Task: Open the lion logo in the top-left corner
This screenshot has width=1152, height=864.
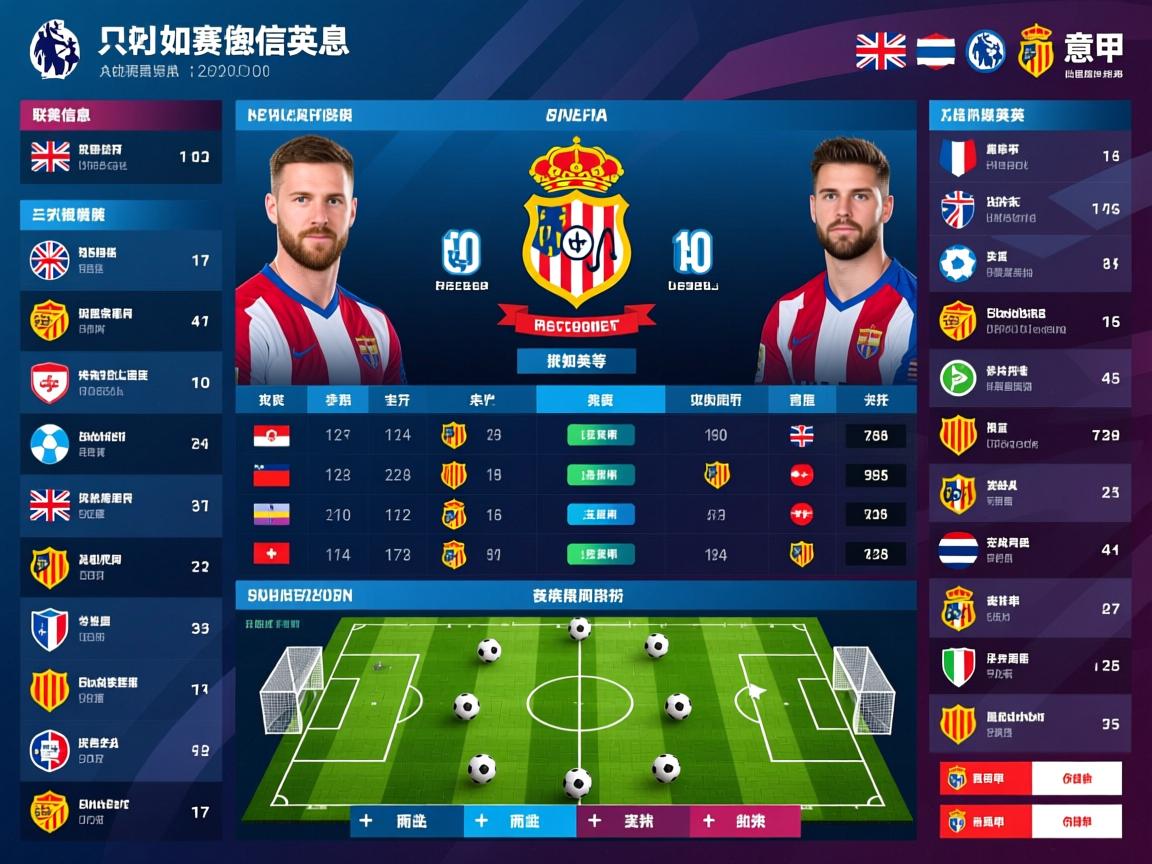Action: [x=55, y=48]
